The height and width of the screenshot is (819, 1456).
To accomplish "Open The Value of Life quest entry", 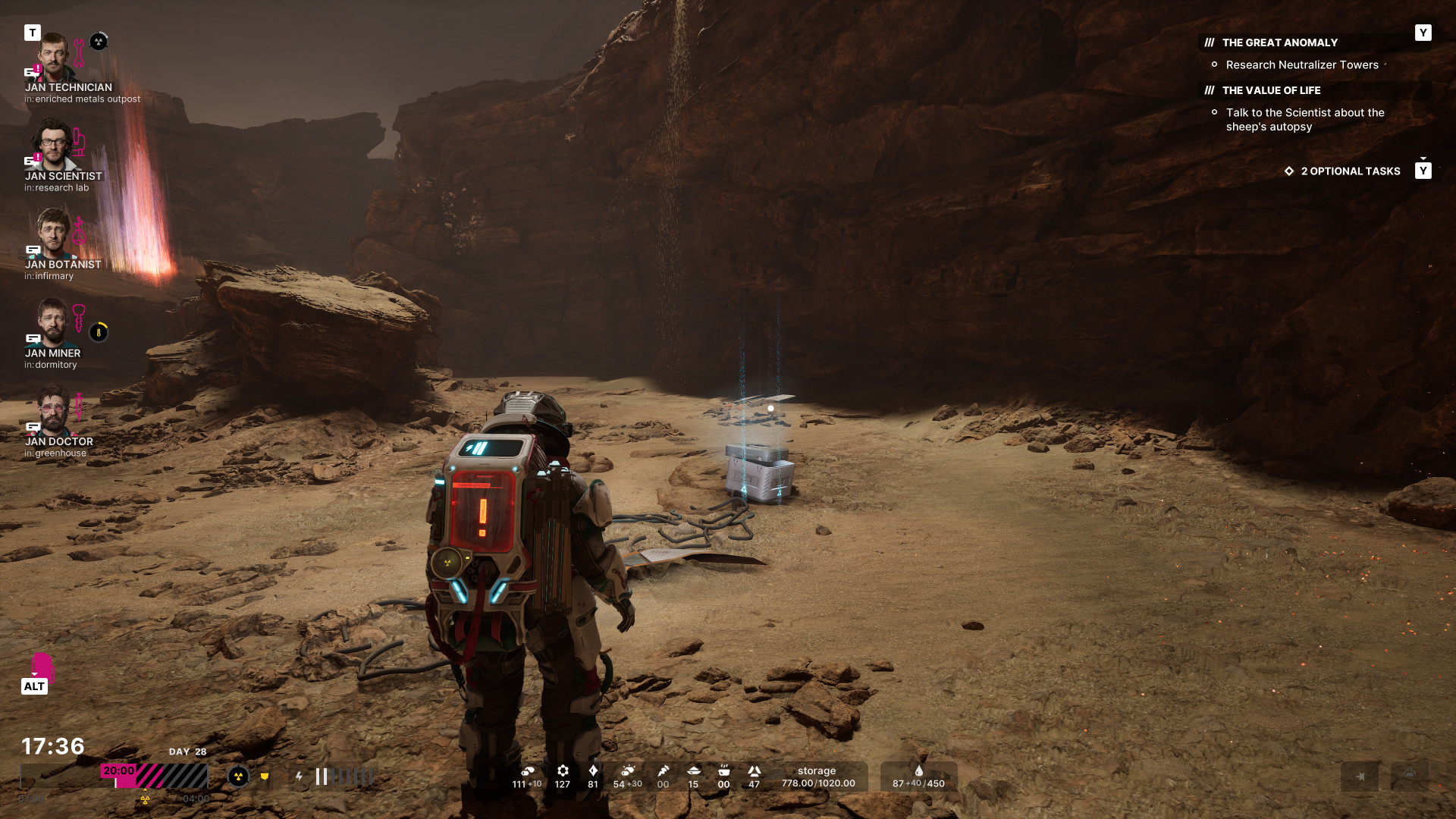I will click(x=1271, y=90).
